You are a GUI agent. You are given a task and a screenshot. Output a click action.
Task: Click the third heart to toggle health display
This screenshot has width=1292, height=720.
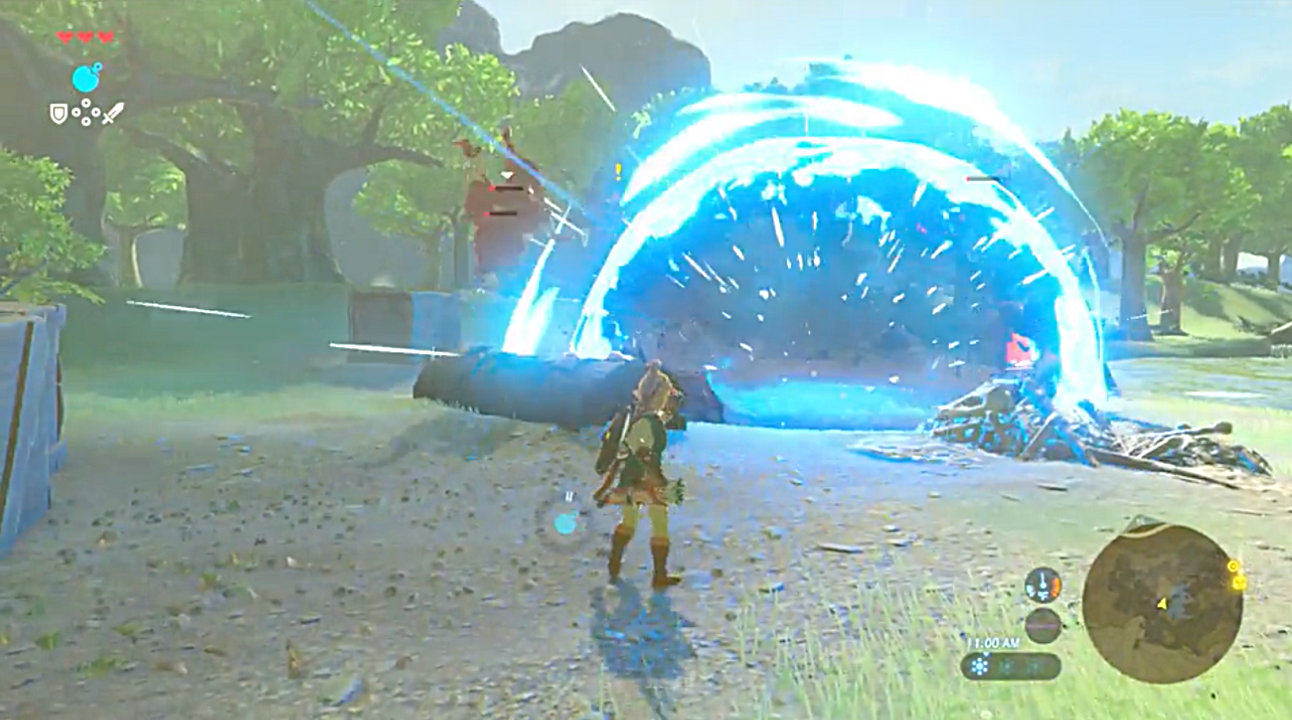[x=105, y=37]
